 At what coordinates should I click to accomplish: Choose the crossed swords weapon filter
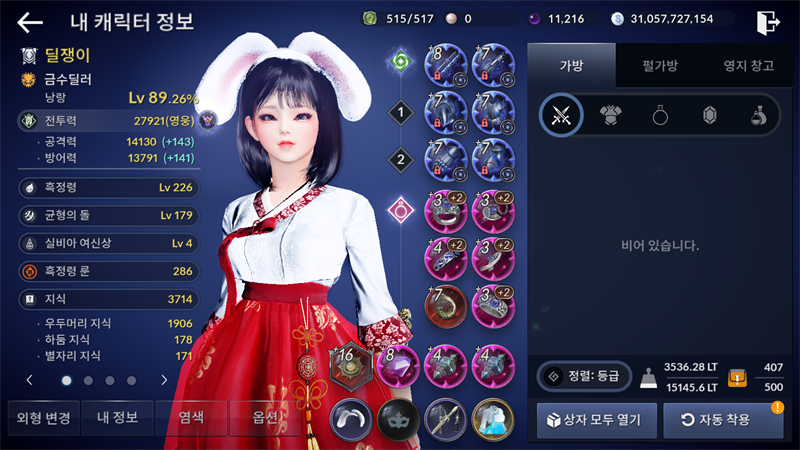tap(562, 116)
